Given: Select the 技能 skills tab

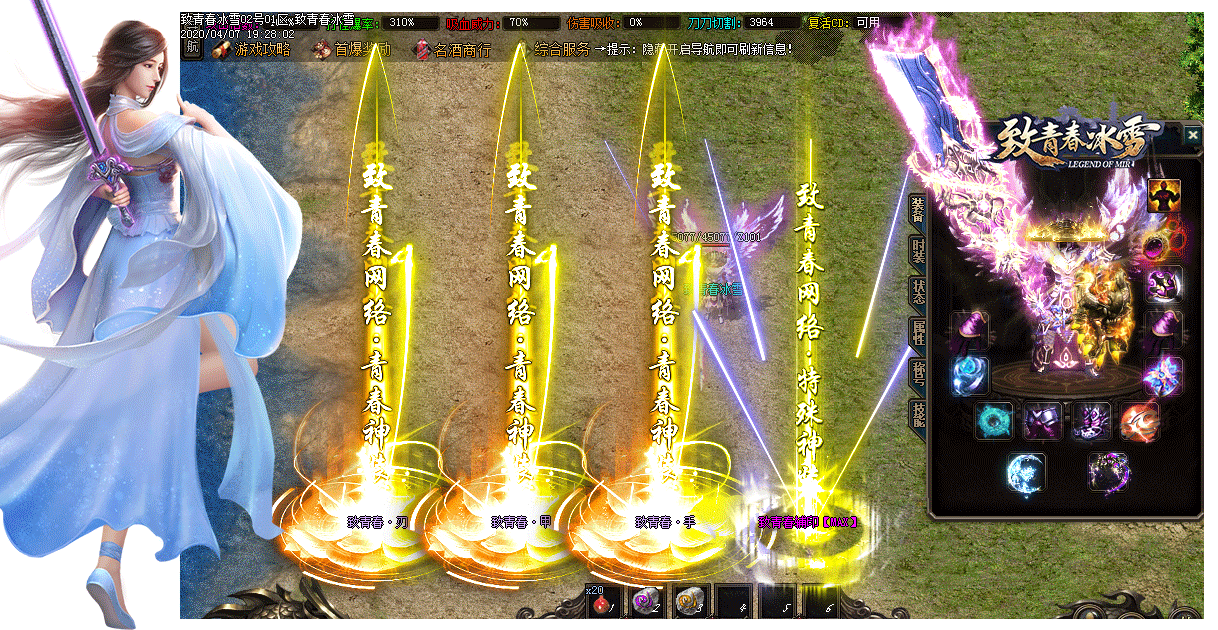Looking at the screenshot, I should click(x=917, y=412).
